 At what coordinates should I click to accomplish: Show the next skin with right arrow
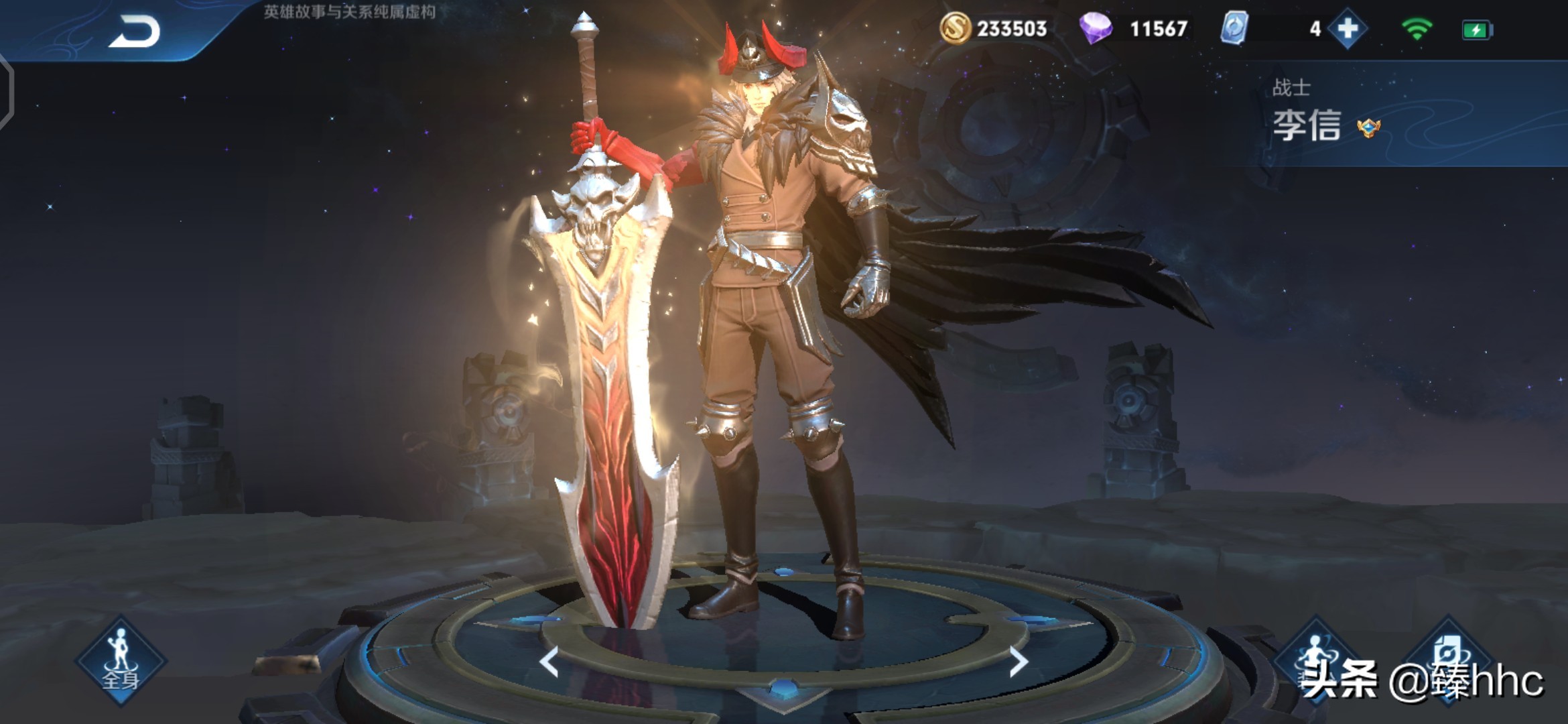[1018, 662]
